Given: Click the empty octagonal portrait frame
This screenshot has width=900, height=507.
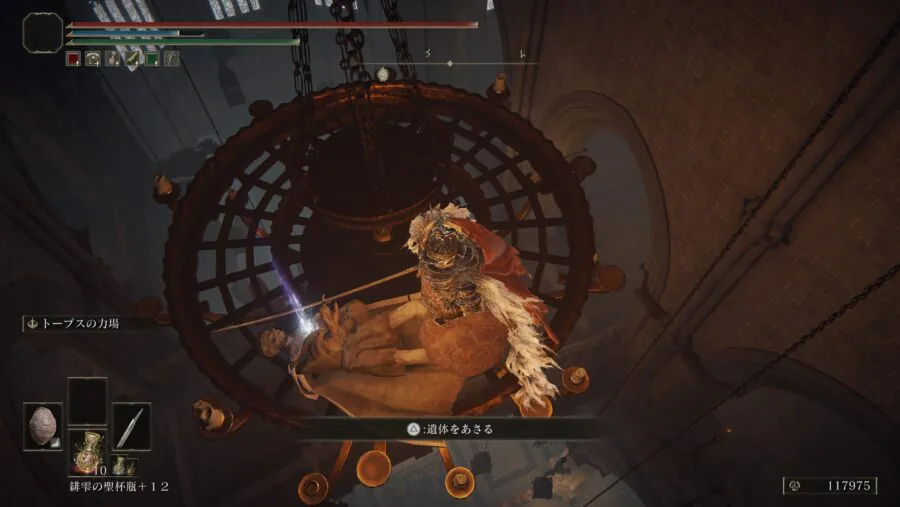Looking at the screenshot, I should (42, 32).
